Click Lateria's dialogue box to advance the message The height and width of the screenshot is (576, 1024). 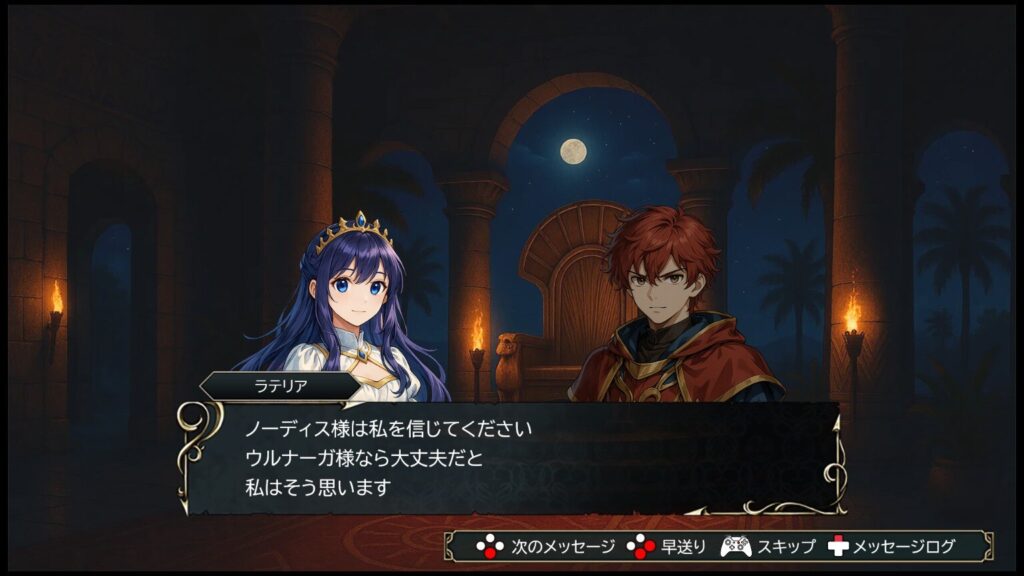[510, 457]
